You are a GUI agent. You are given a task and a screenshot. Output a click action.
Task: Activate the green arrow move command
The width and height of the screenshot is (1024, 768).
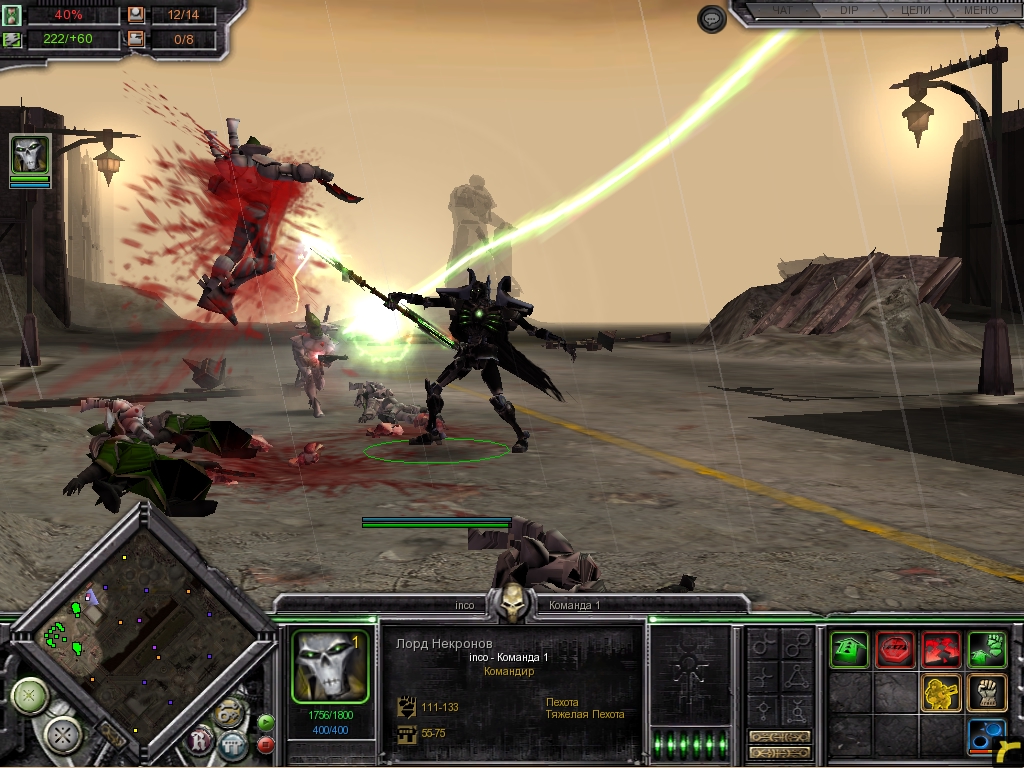point(849,649)
